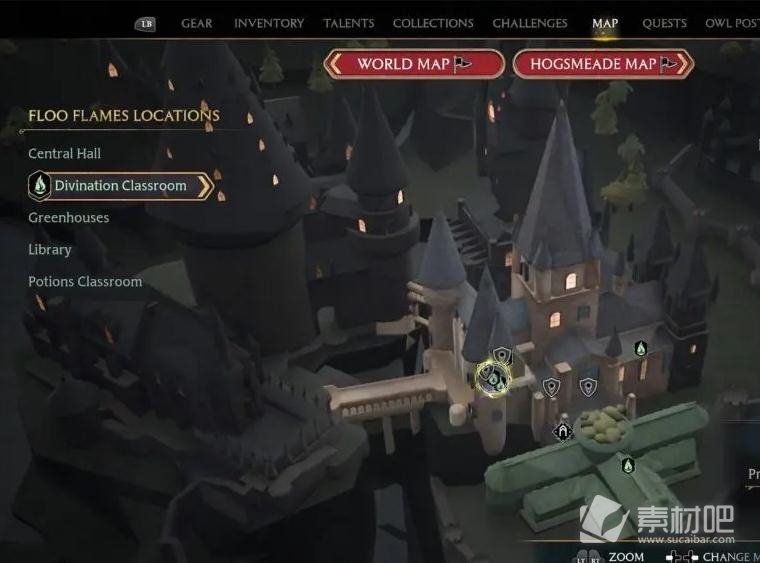This screenshot has height=563, width=760.
Task: Choose Central Hall floo flame location
Action: (x=65, y=153)
